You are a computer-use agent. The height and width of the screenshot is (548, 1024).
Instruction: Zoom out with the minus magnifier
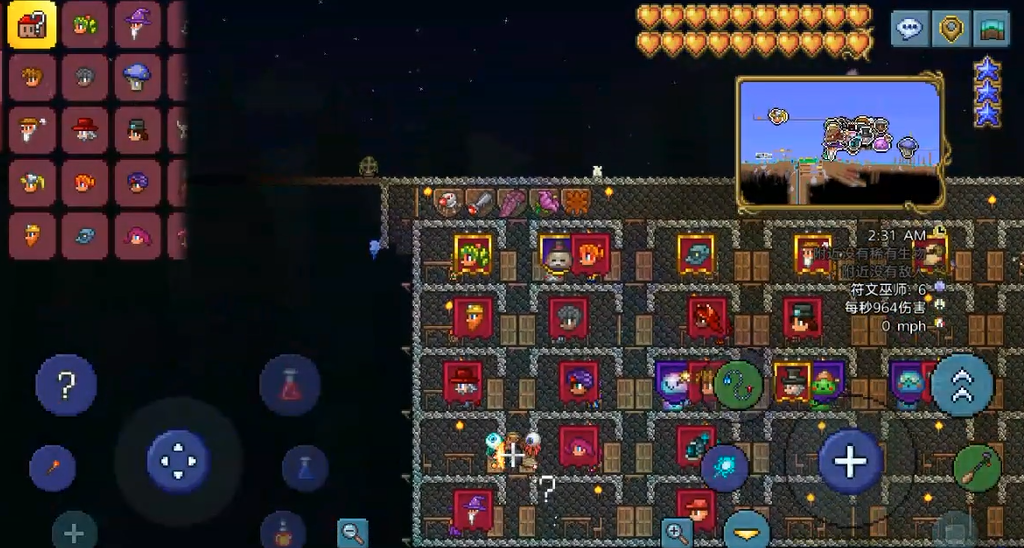pos(352,532)
